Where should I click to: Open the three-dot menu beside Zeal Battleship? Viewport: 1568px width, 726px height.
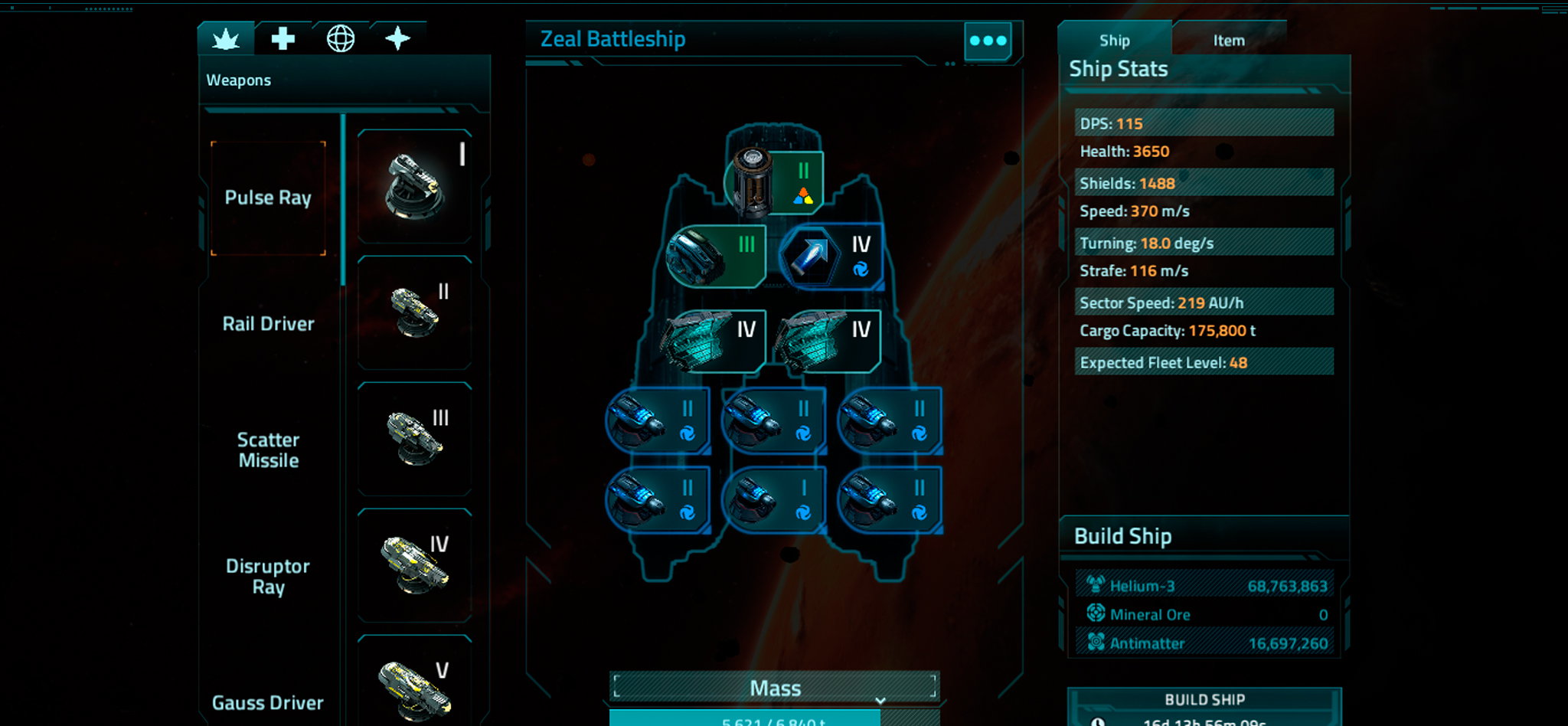(x=988, y=41)
